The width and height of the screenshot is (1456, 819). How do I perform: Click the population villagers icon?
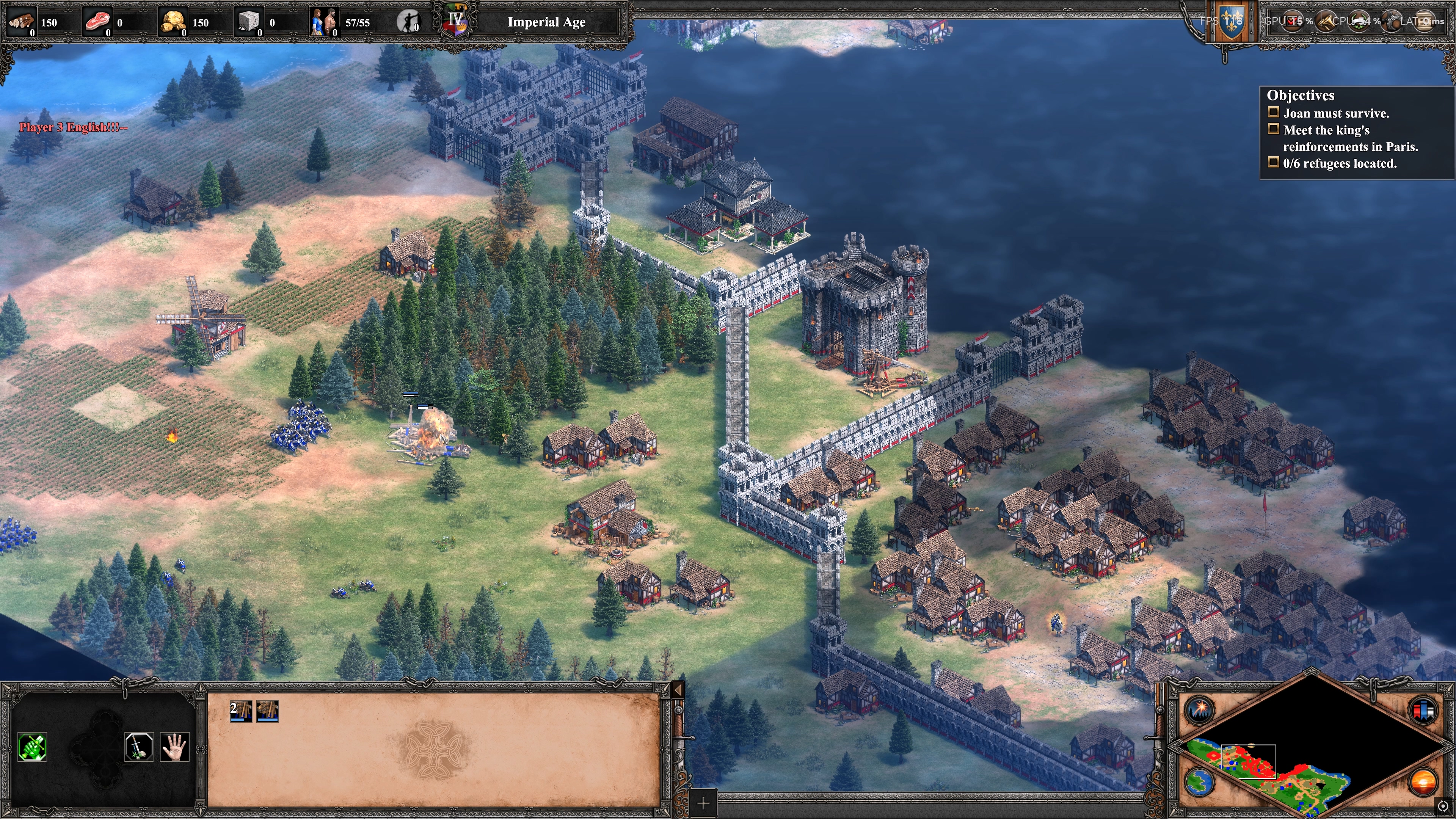click(x=324, y=22)
